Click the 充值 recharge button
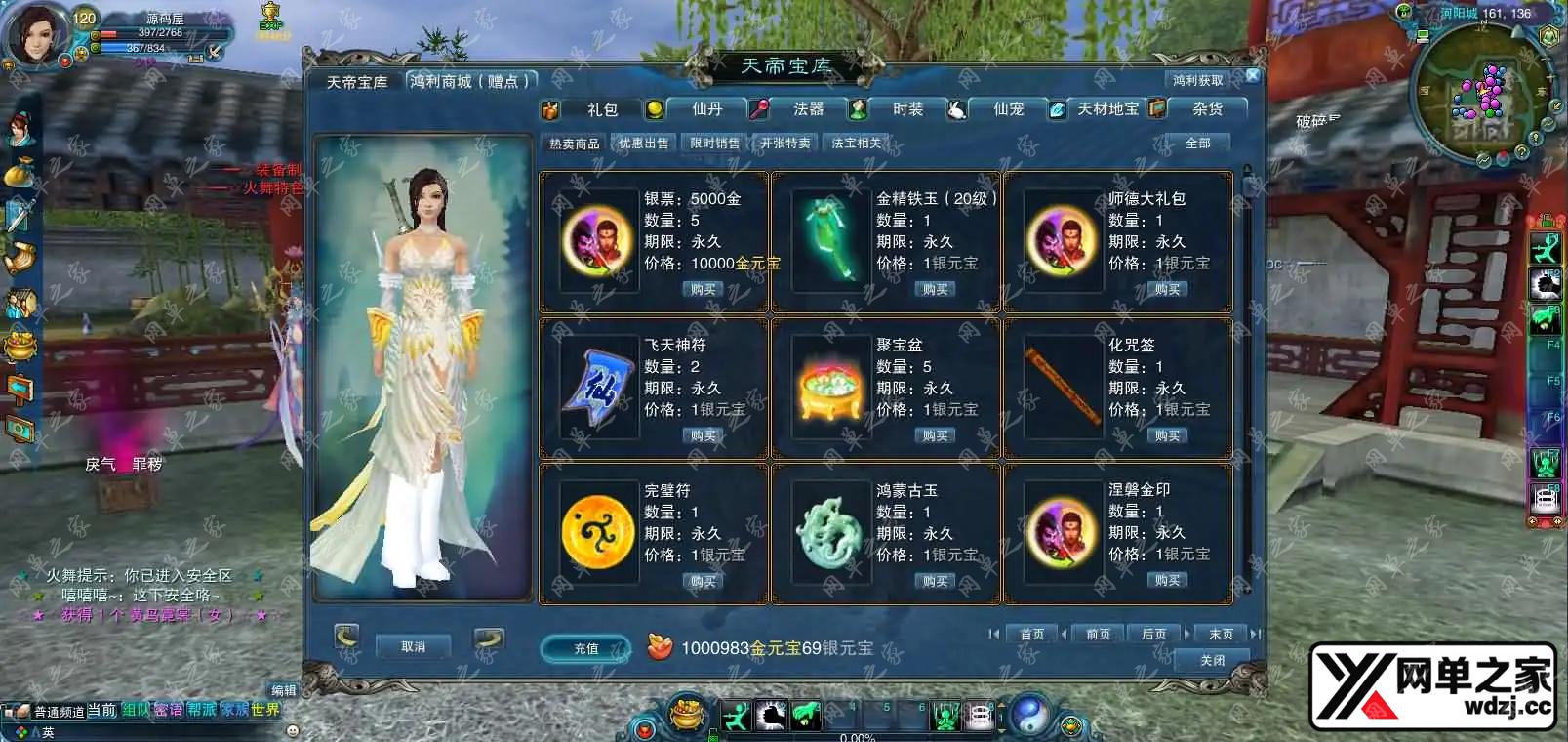1568x742 pixels. coord(585,648)
